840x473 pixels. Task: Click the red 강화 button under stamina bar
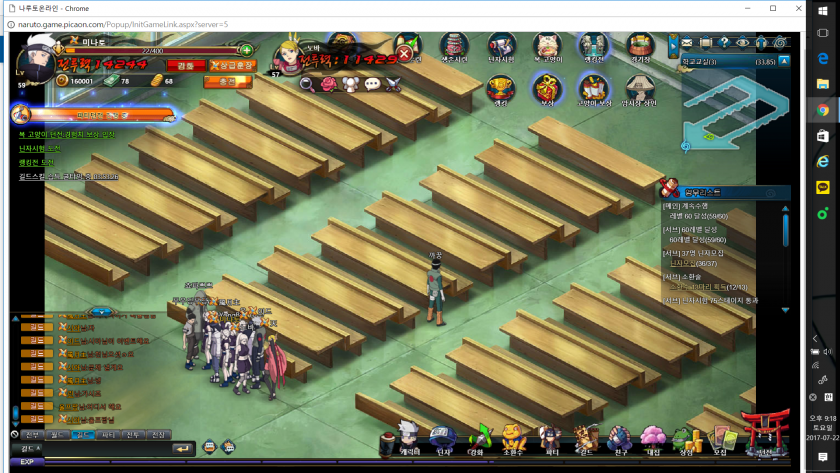tap(186, 66)
